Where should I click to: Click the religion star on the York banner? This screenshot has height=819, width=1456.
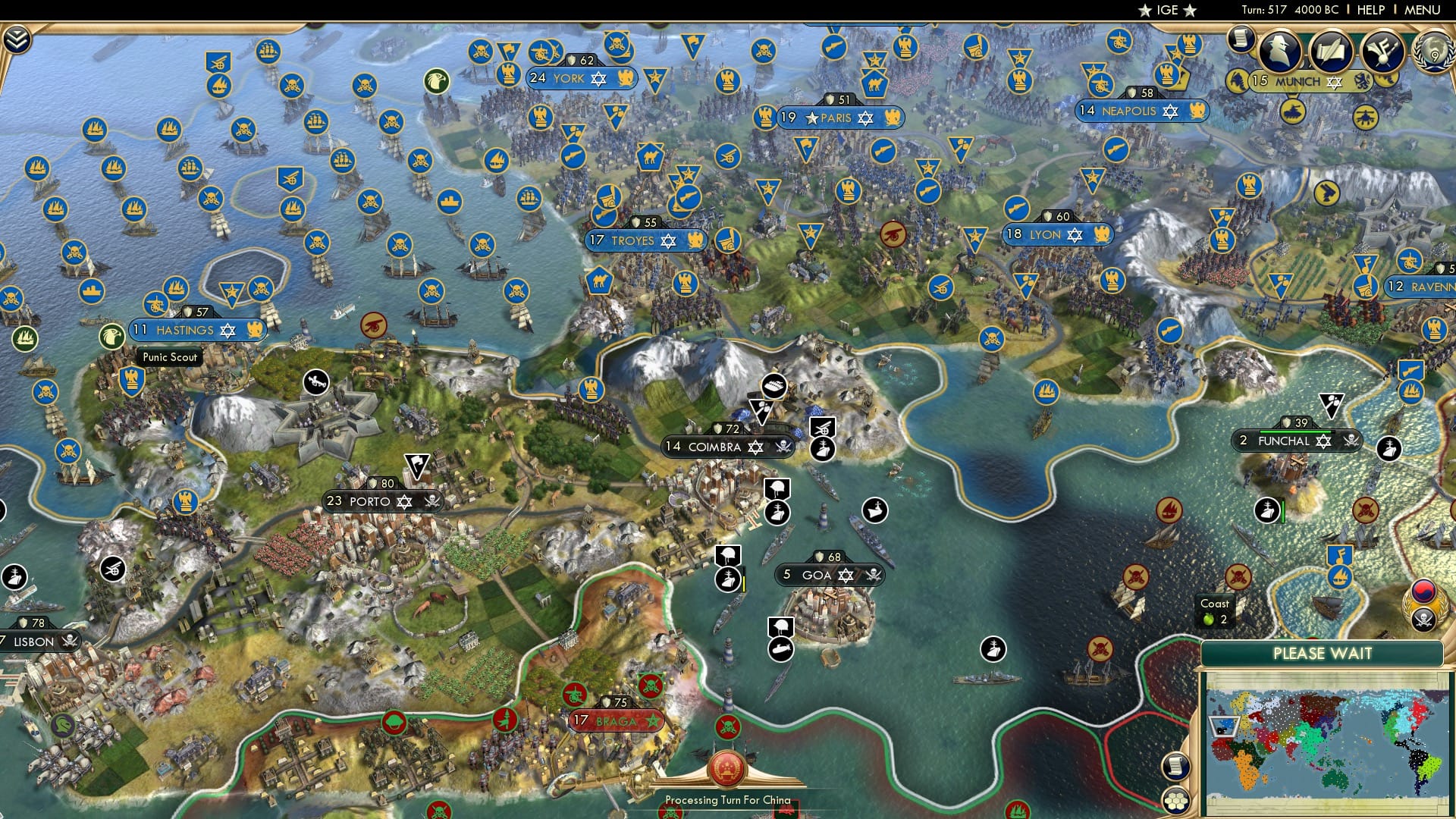[598, 78]
